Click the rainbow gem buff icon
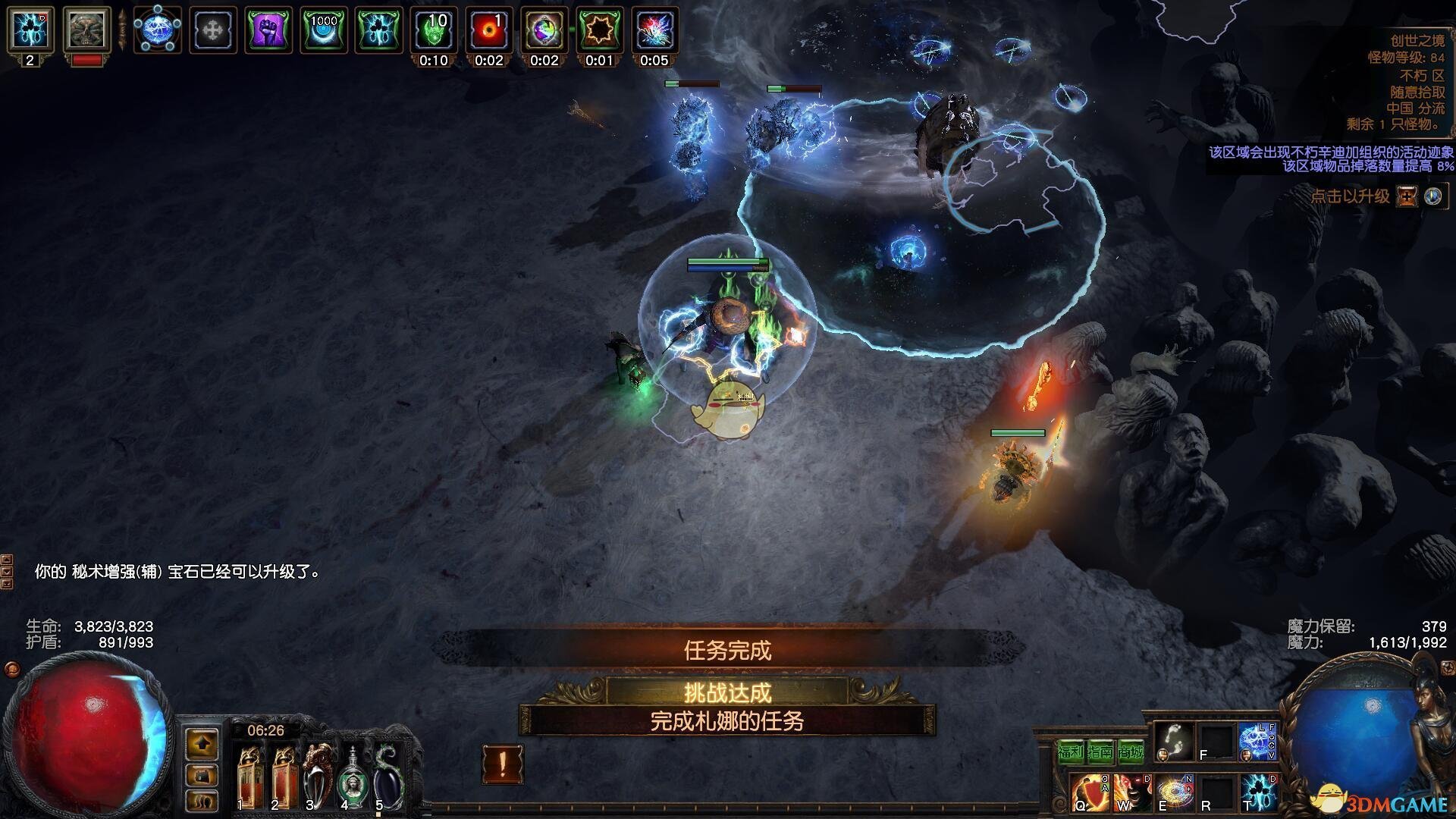This screenshot has width=1456, height=819. [544, 30]
